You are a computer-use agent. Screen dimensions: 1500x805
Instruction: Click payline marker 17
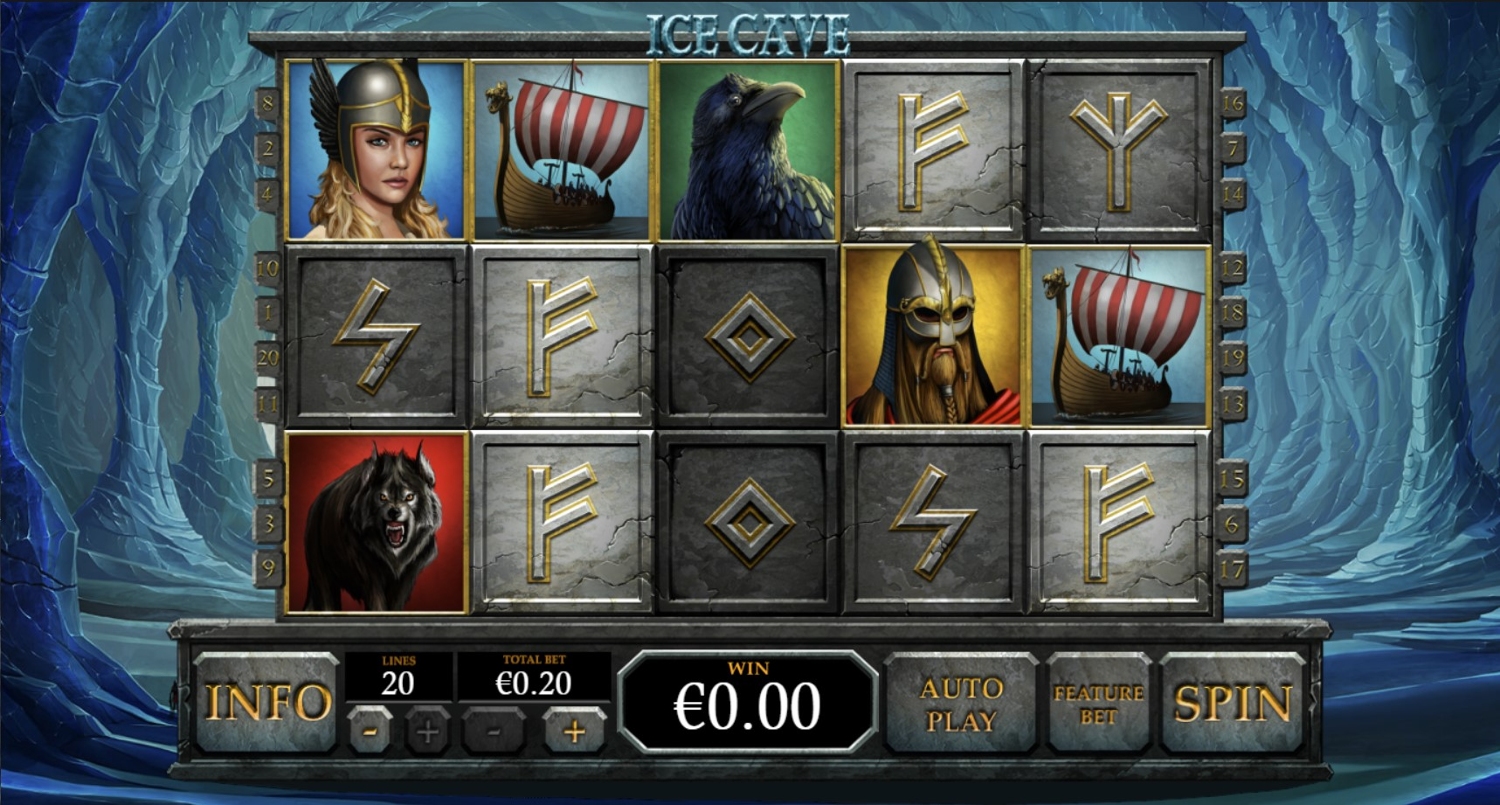(x=1233, y=570)
